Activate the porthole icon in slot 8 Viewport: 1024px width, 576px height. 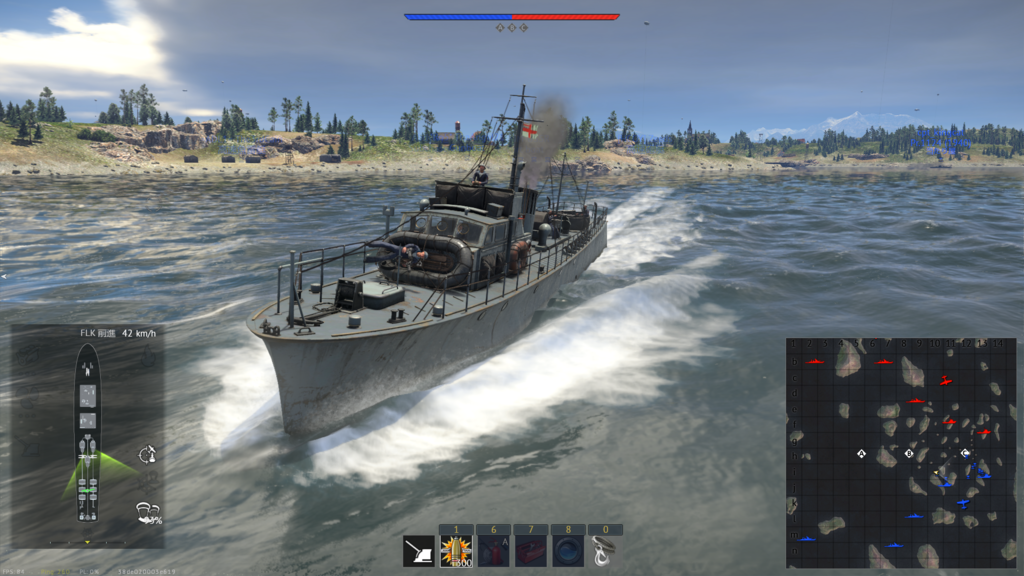tap(567, 551)
